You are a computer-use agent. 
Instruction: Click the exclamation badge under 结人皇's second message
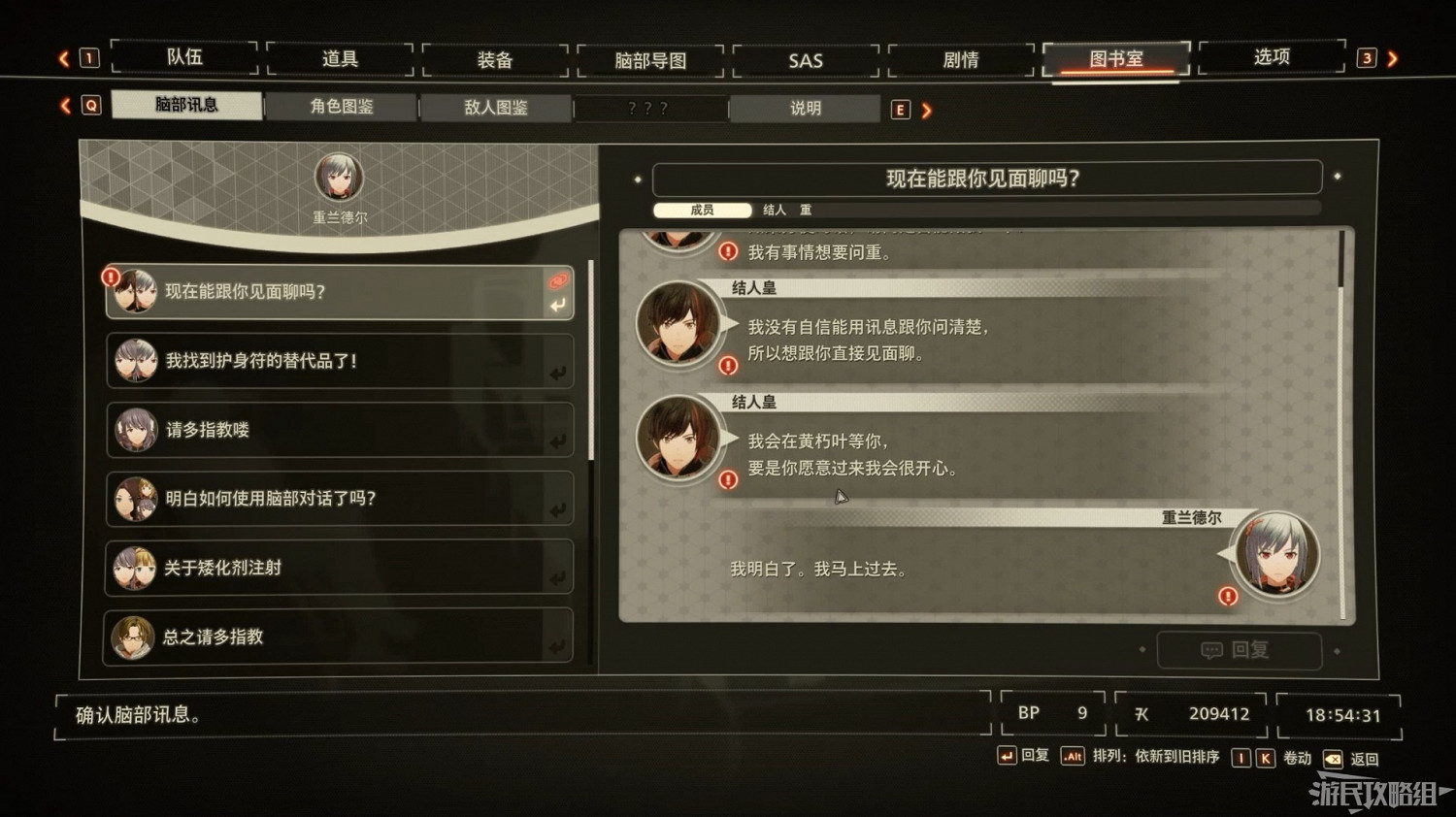[728, 479]
